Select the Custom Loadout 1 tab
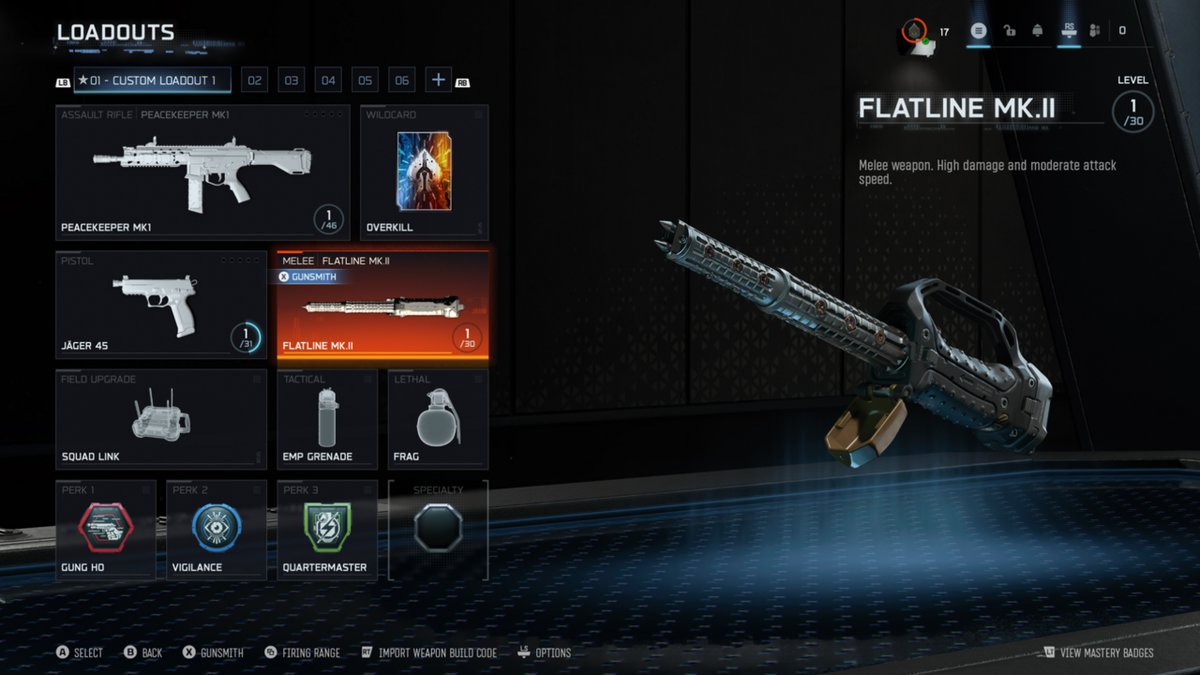This screenshot has width=1200, height=675. pos(152,80)
